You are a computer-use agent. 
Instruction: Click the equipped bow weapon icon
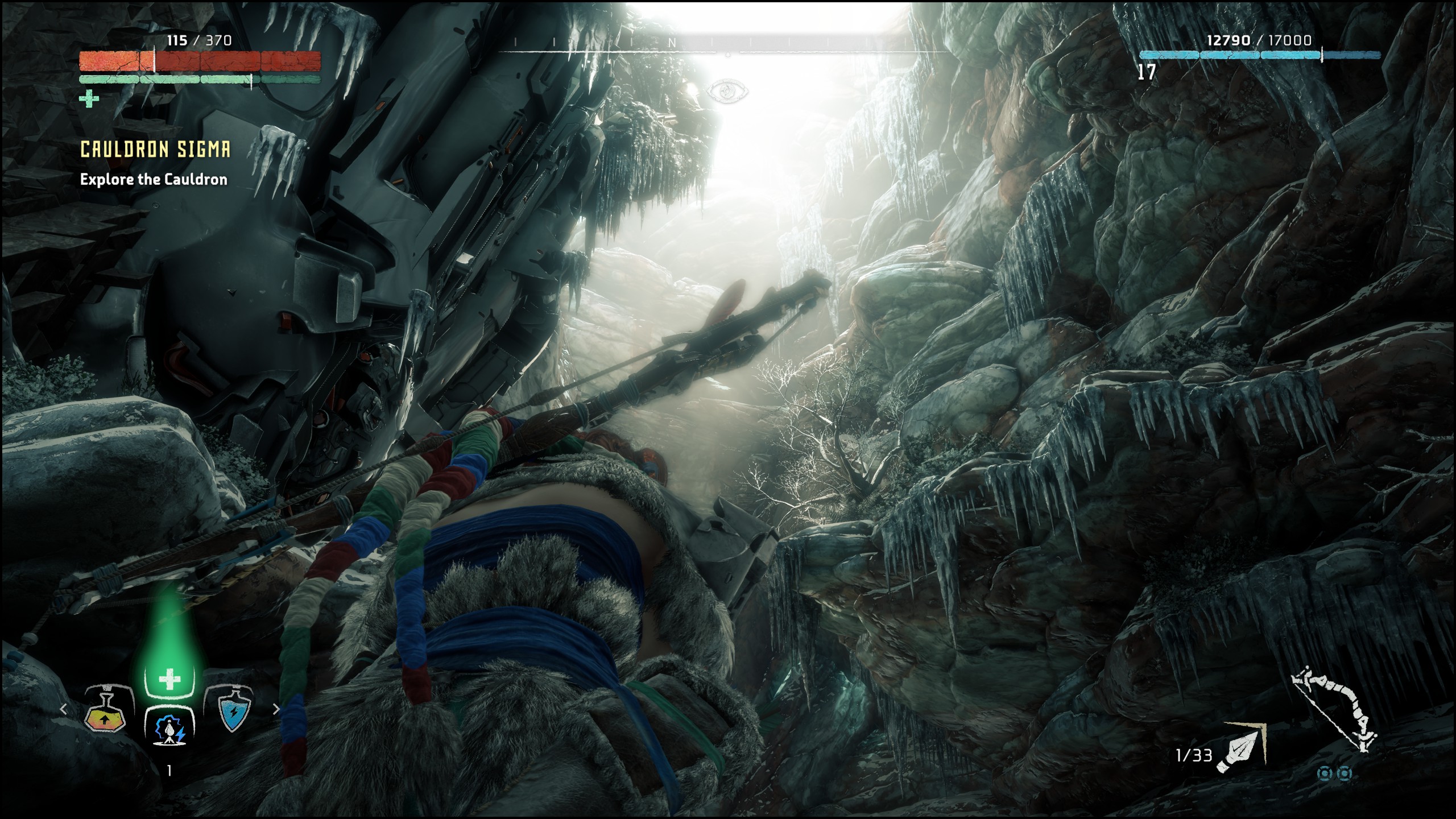coord(1333,714)
